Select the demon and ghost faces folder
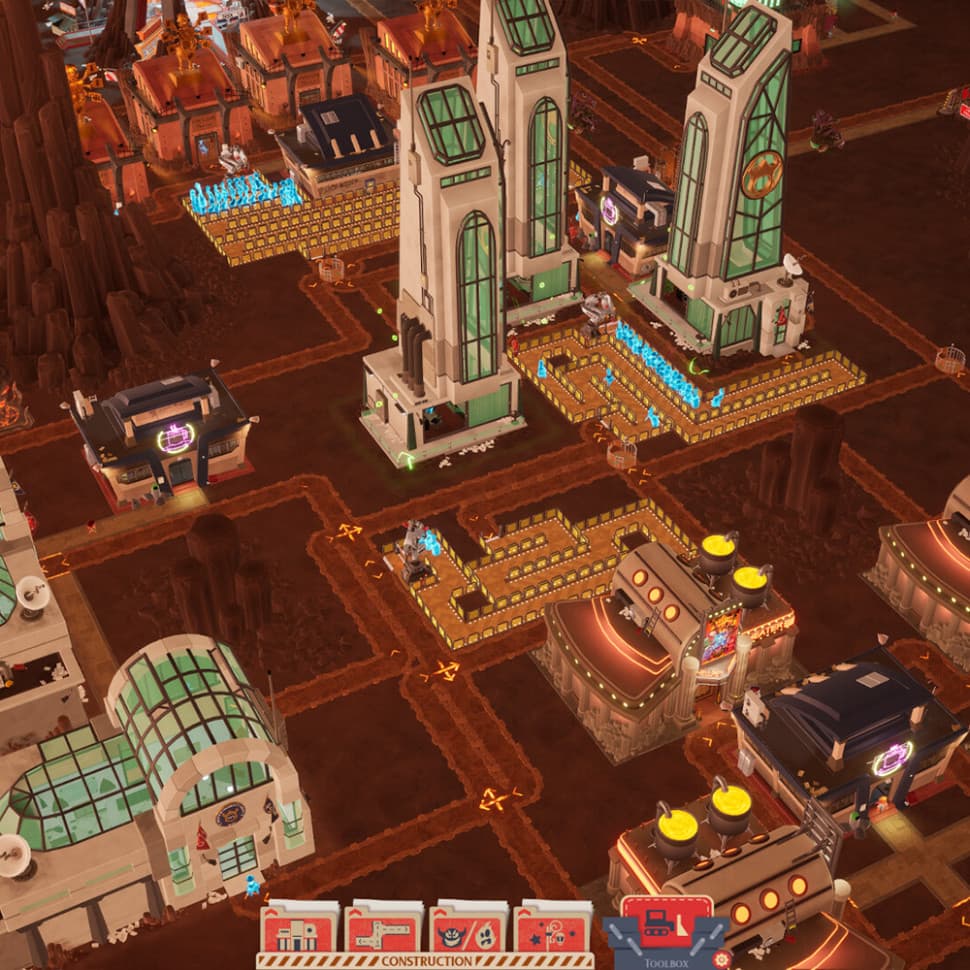The height and width of the screenshot is (970, 970). pos(468,928)
